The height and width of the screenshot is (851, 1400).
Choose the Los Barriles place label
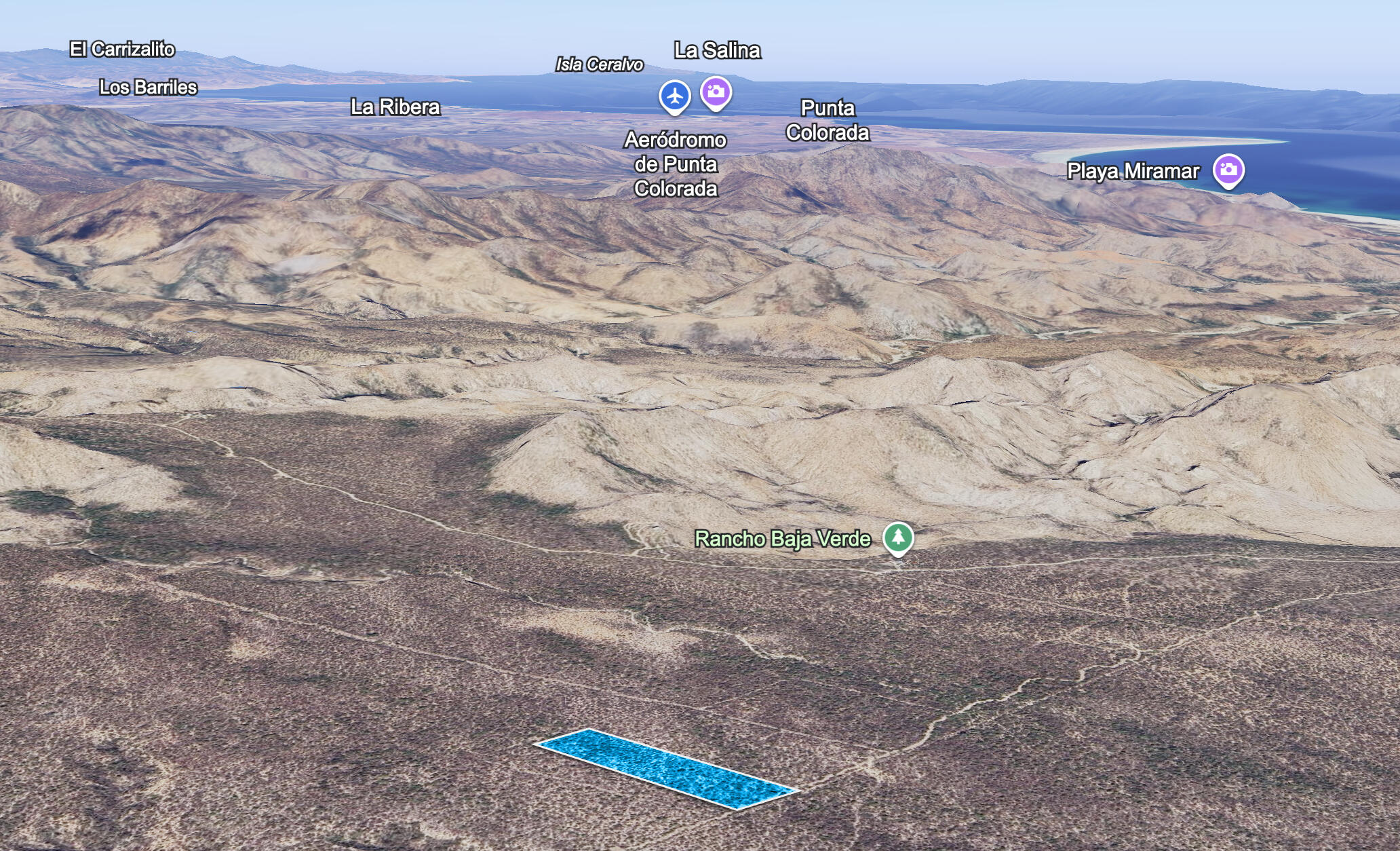tap(148, 88)
